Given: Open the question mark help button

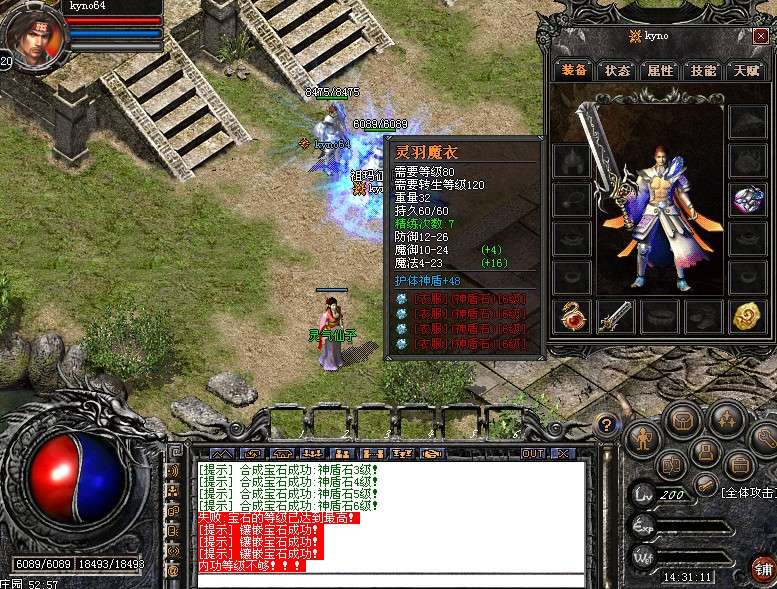Looking at the screenshot, I should pos(605,425).
